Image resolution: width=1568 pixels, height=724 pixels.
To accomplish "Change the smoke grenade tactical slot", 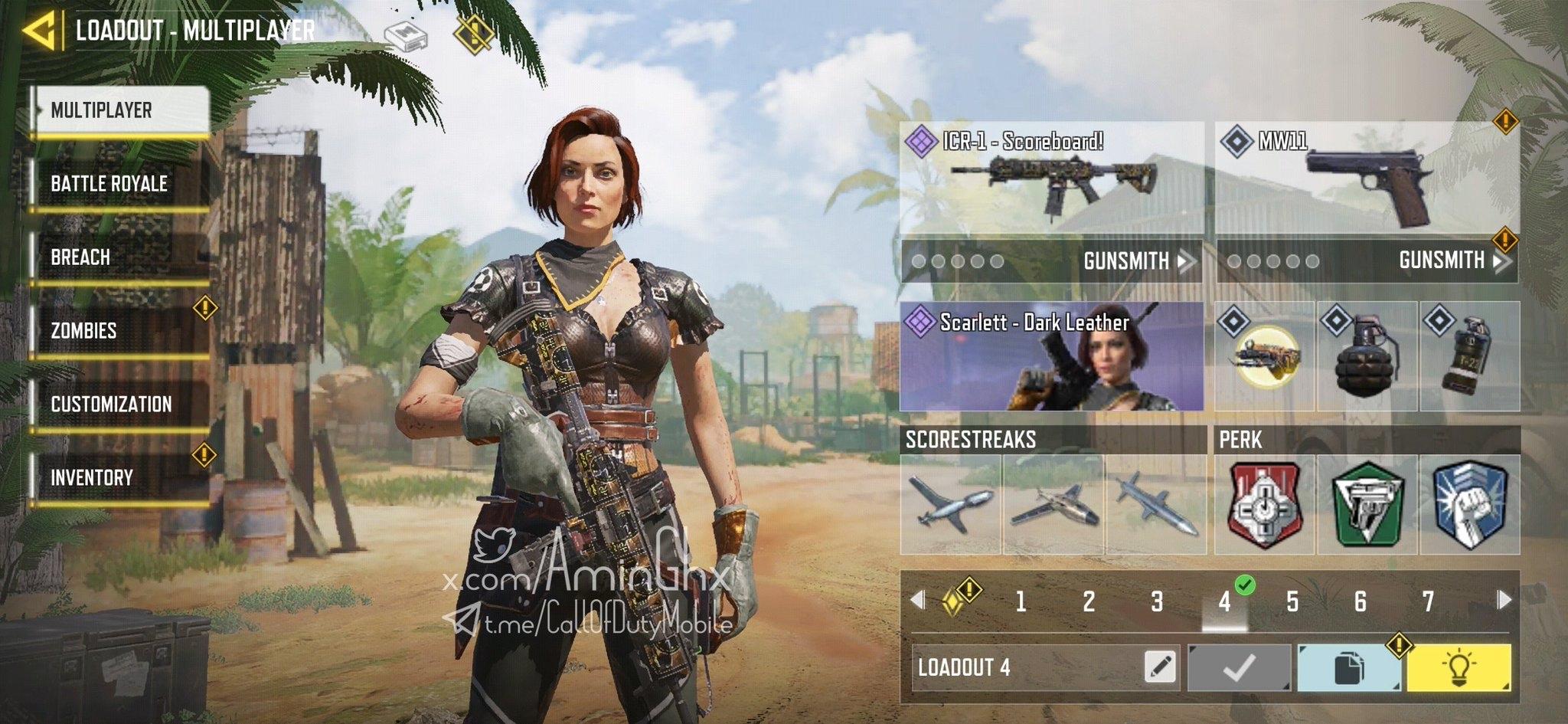I will coord(1469,356).
